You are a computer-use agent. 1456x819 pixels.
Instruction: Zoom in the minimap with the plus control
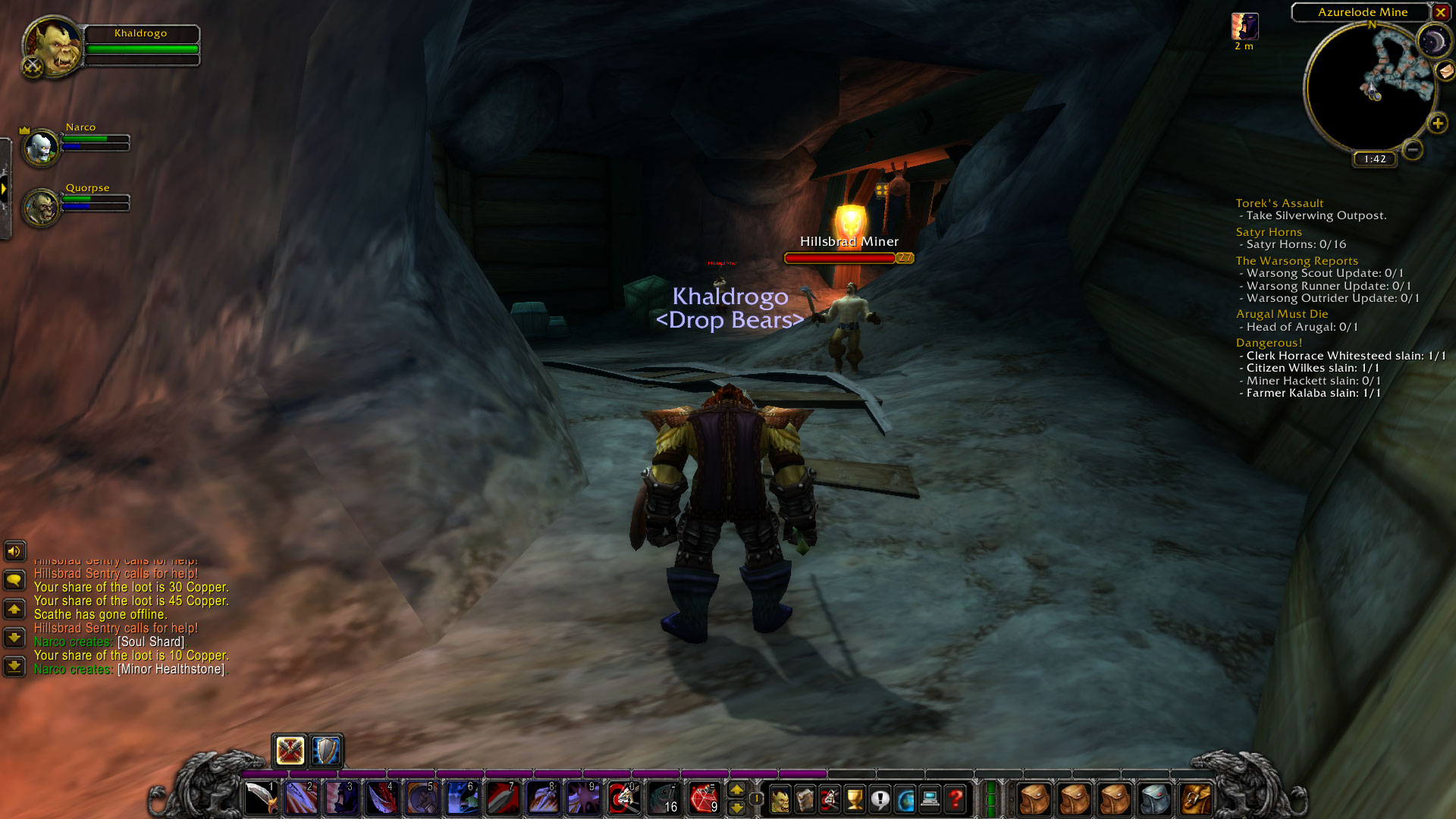click(1438, 123)
